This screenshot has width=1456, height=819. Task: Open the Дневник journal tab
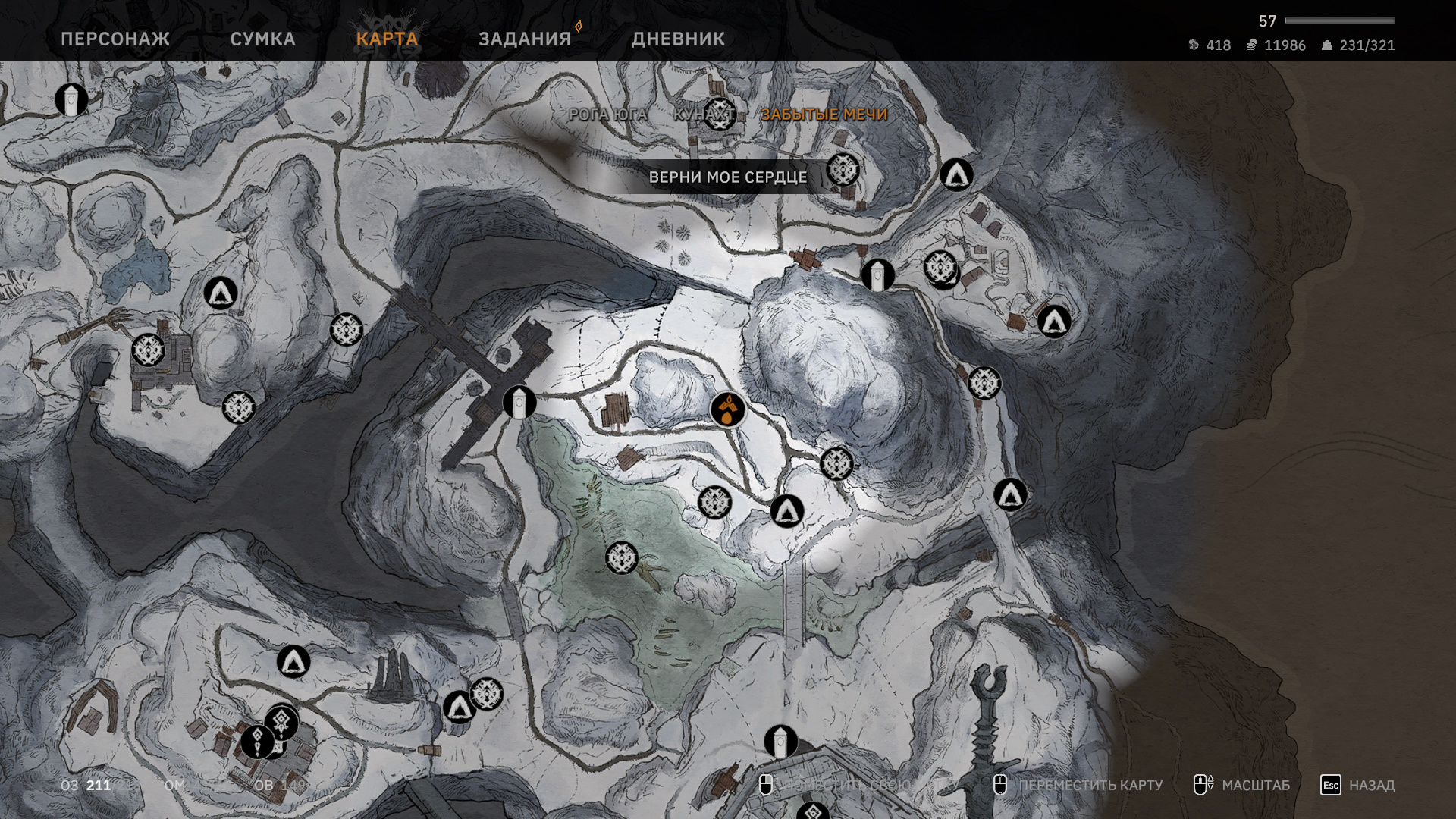[678, 39]
